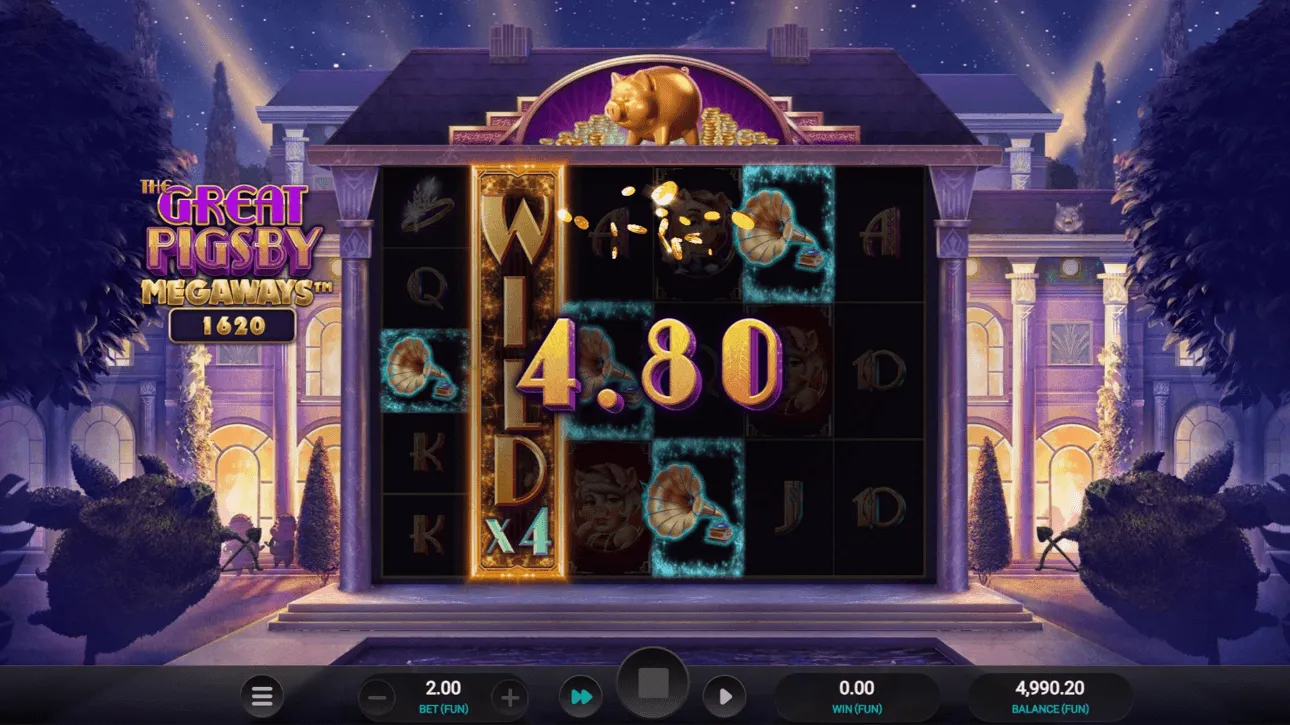Select the glowing WILD x4 reel symbol

pyautogui.click(x=521, y=370)
